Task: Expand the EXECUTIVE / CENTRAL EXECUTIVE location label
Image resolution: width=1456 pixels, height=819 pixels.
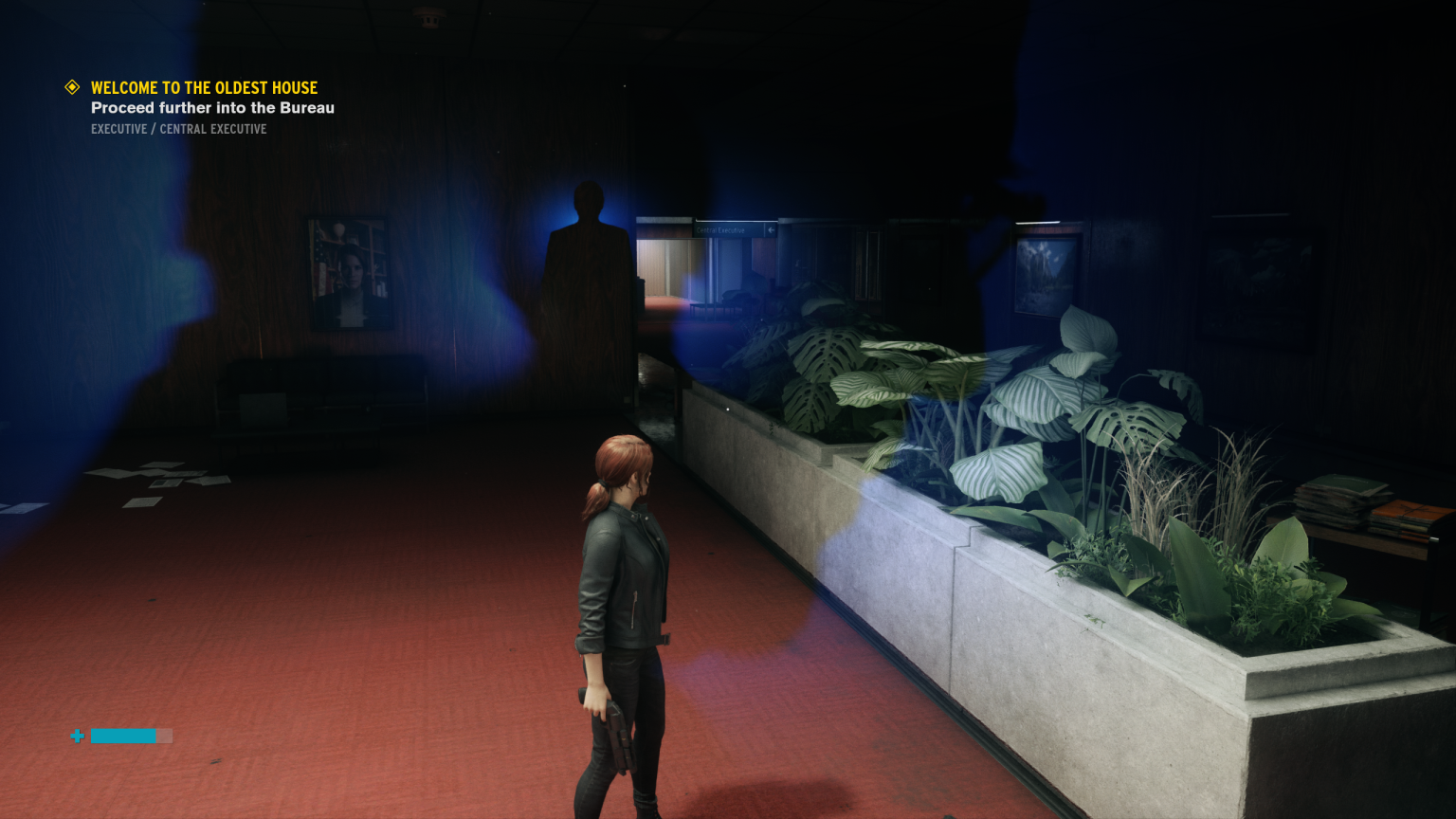Action: point(178,129)
